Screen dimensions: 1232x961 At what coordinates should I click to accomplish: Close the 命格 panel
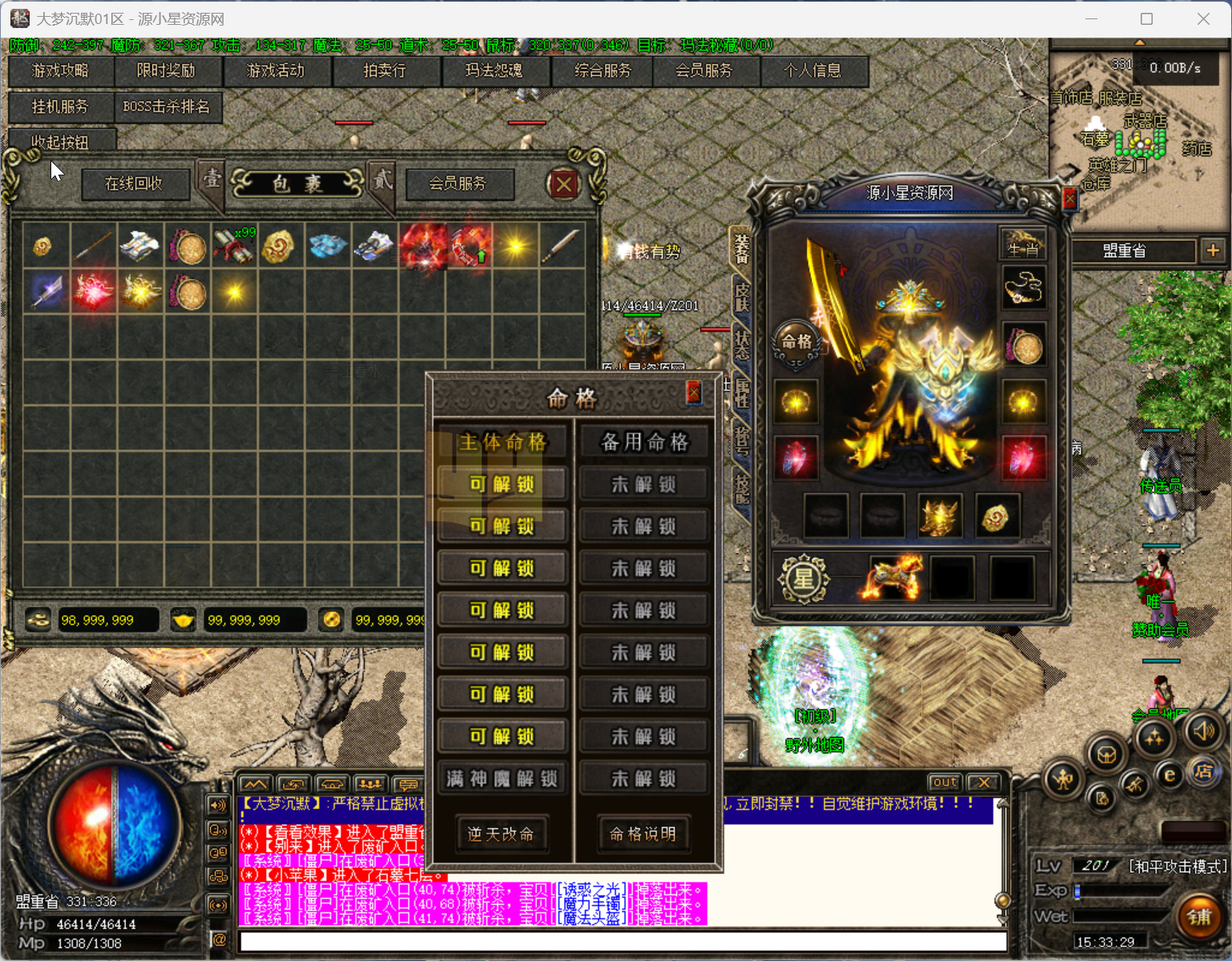694,392
